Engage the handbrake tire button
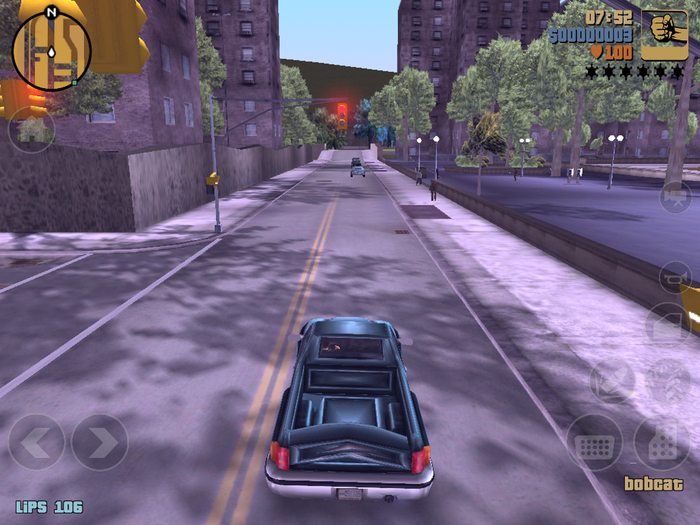 [x=668, y=382]
